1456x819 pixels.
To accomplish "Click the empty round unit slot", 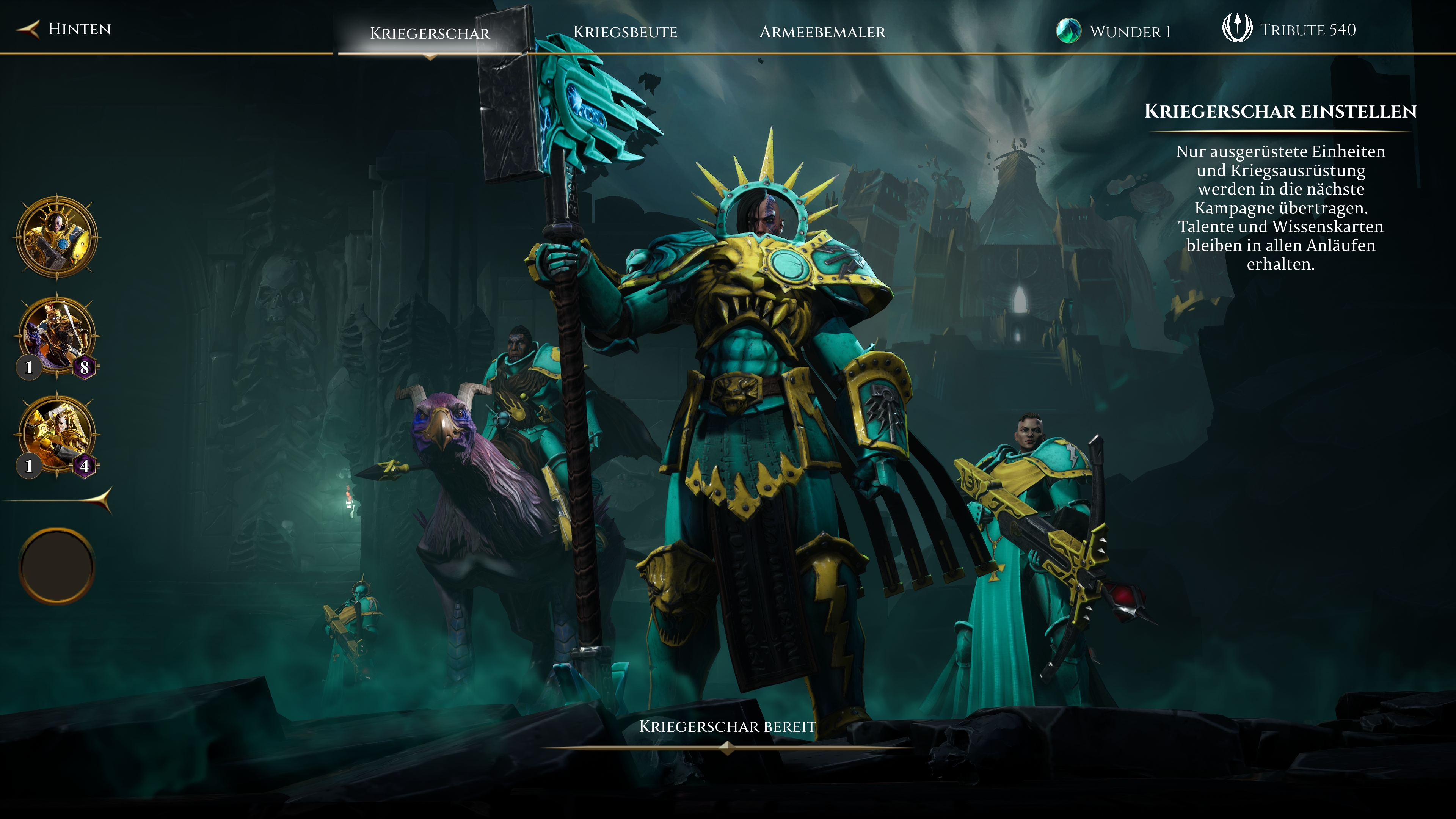I will click(x=56, y=566).
